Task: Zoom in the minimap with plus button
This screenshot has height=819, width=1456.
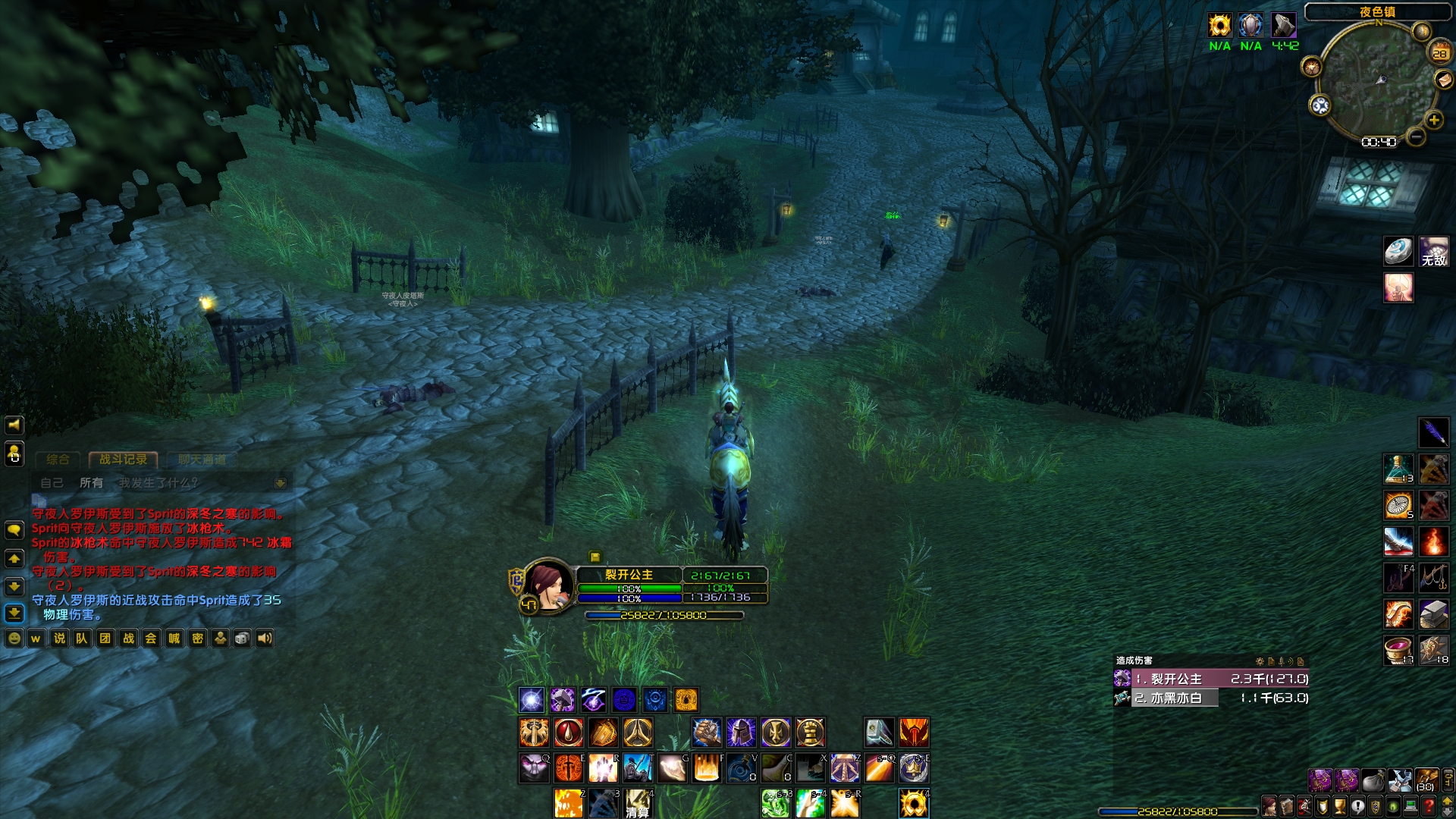Action: [x=1434, y=120]
